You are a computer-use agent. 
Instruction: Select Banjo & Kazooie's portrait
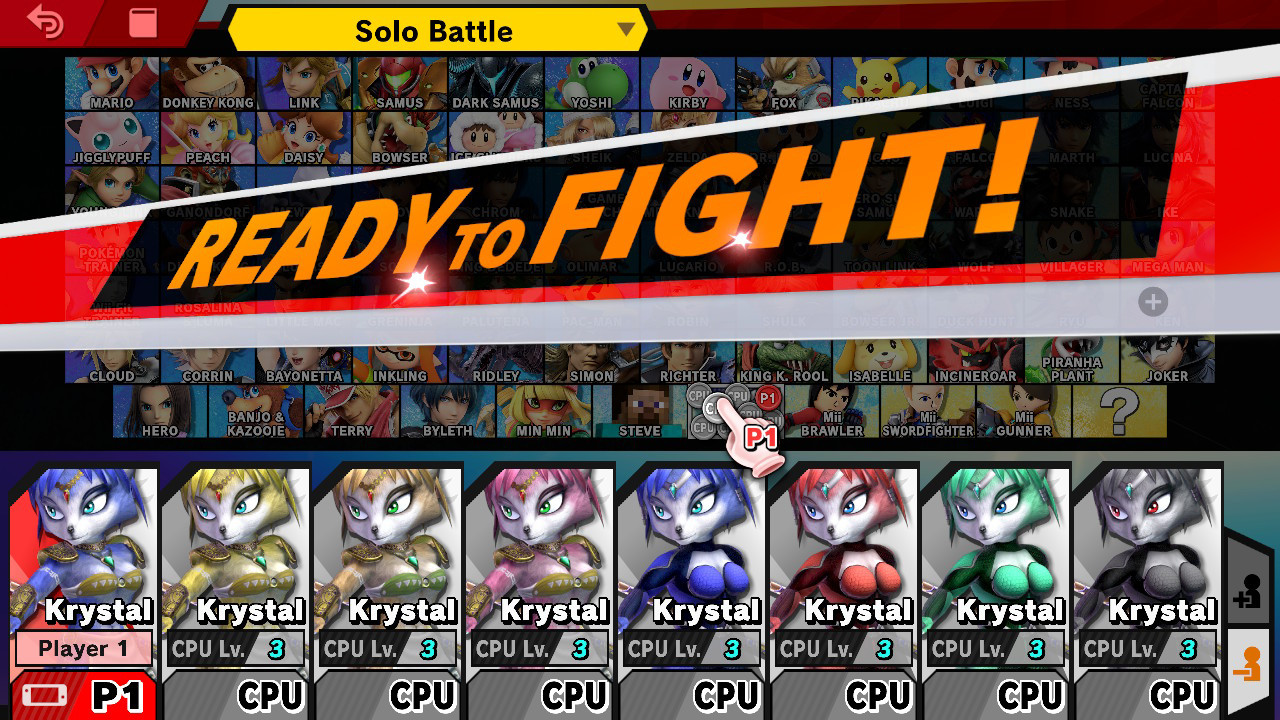coord(255,412)
